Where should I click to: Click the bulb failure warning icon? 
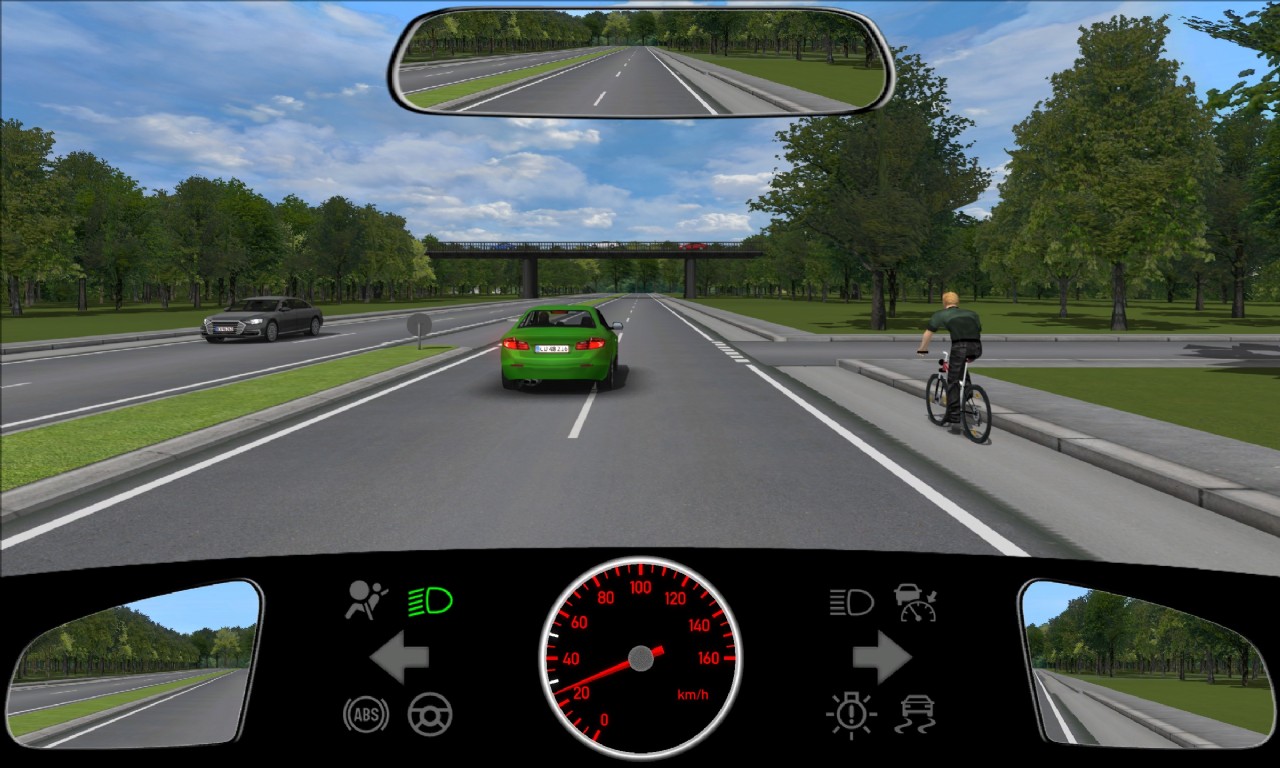click(851, 714)
